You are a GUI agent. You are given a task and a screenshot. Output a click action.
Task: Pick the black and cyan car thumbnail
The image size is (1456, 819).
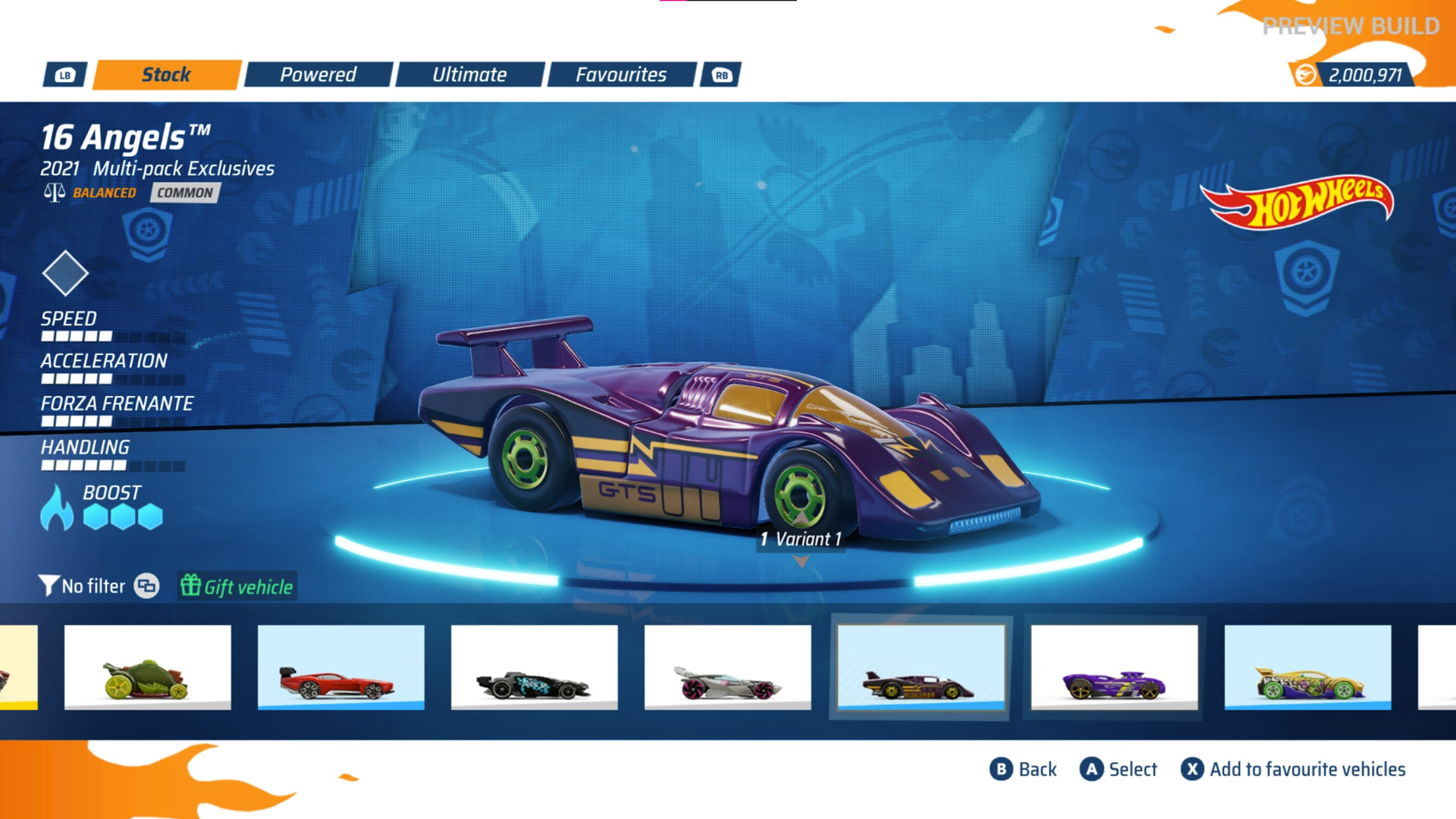[535, 667]
